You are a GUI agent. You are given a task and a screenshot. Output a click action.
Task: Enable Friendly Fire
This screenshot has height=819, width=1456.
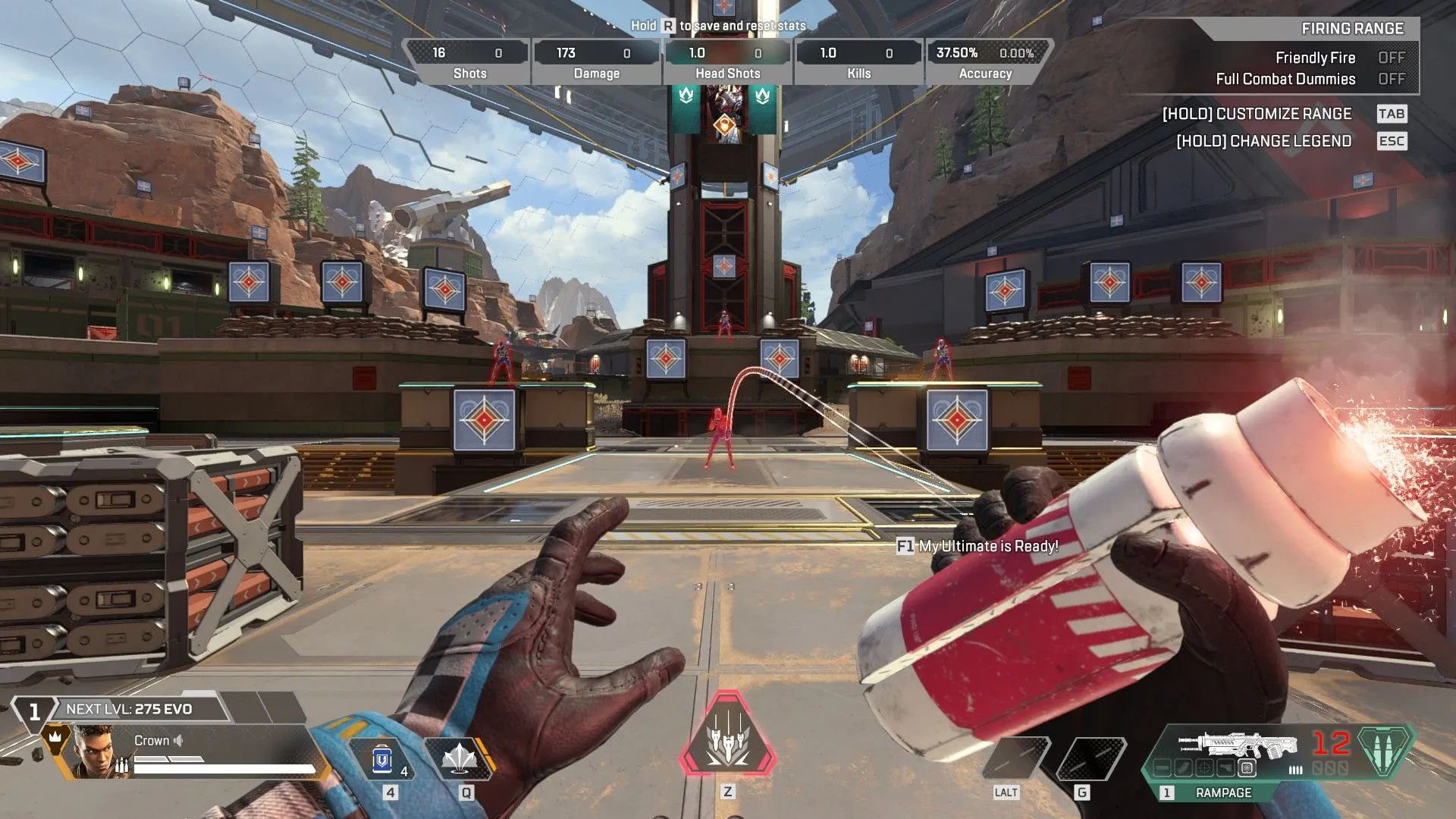click(x=1392, y=58)
